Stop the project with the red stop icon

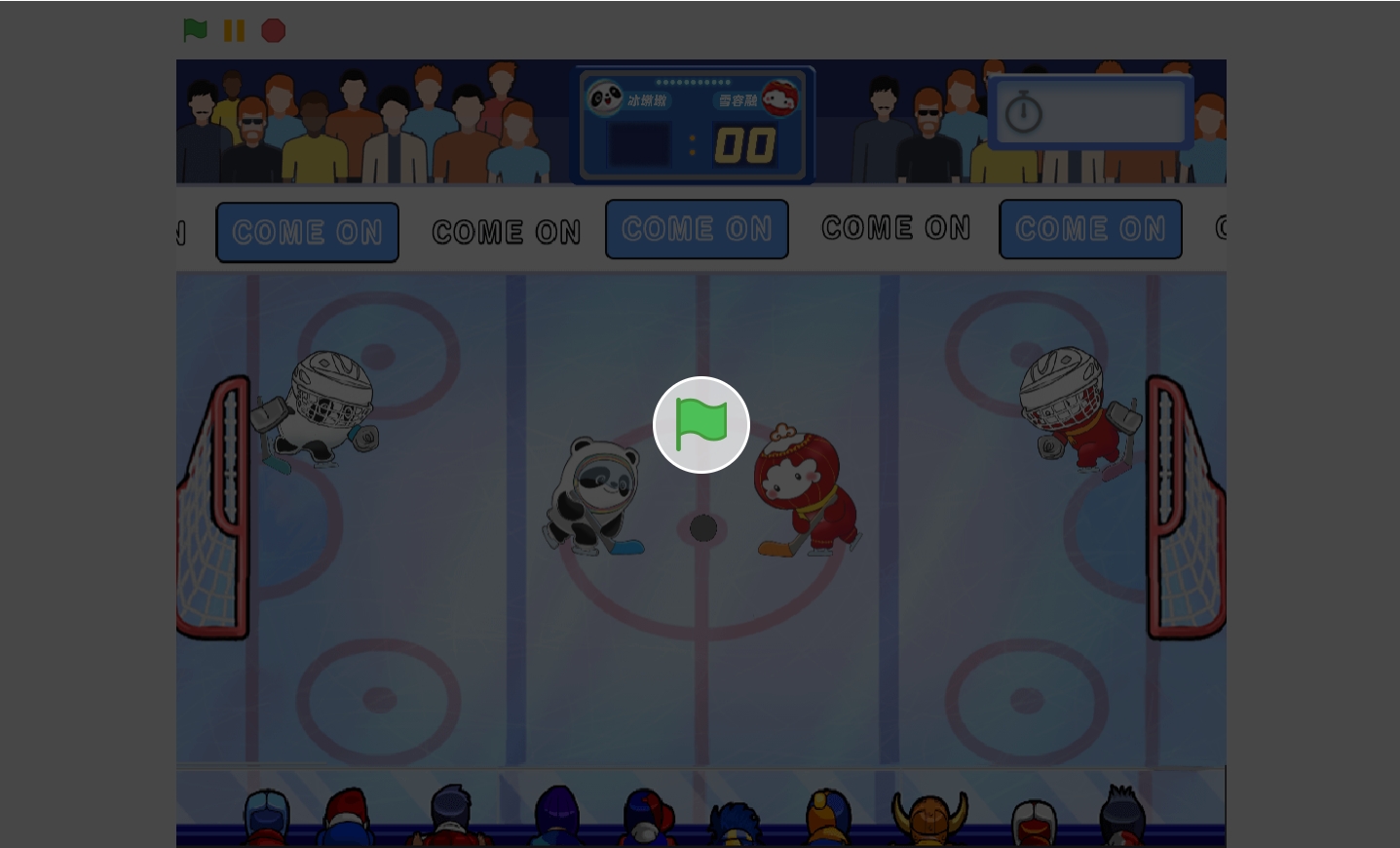coord(274,31)
